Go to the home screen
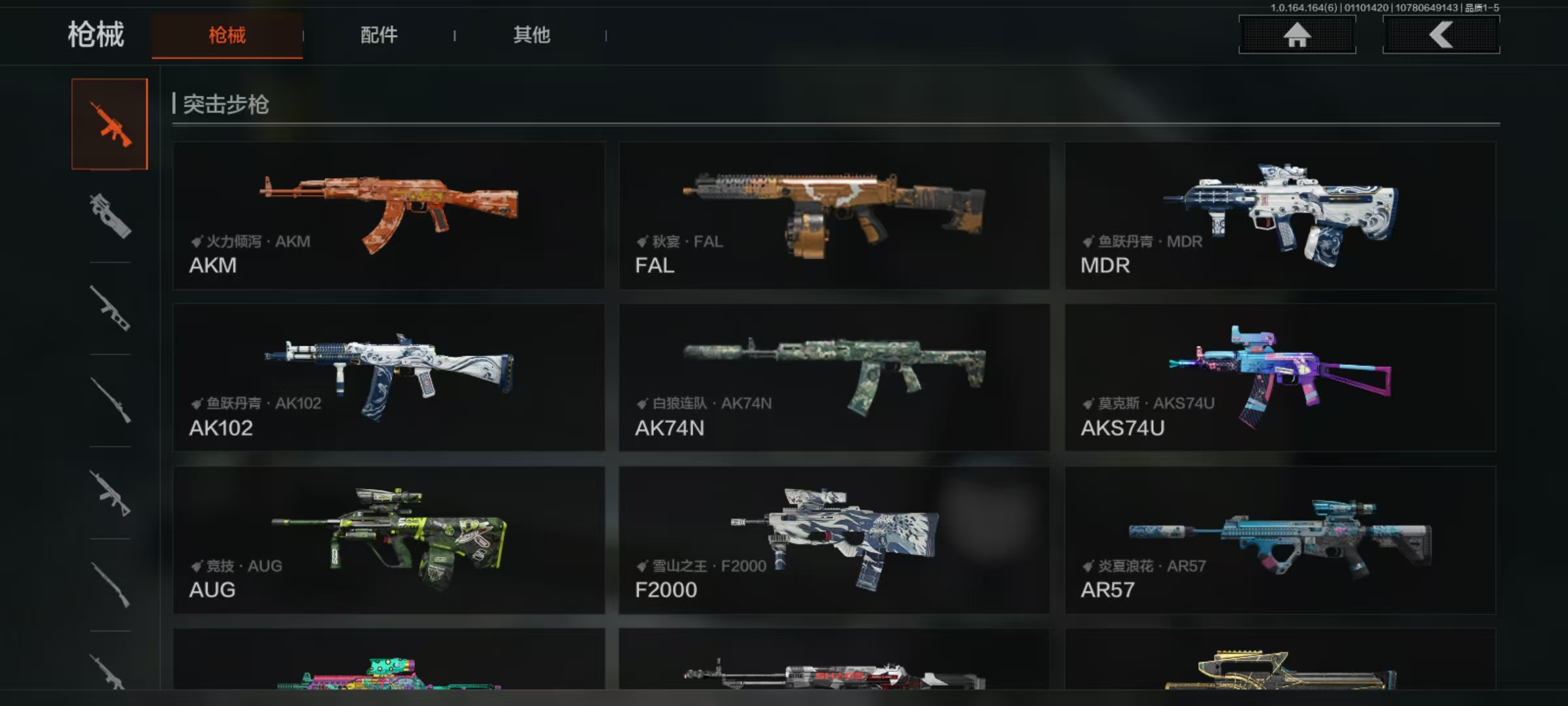 (1297, 35)
